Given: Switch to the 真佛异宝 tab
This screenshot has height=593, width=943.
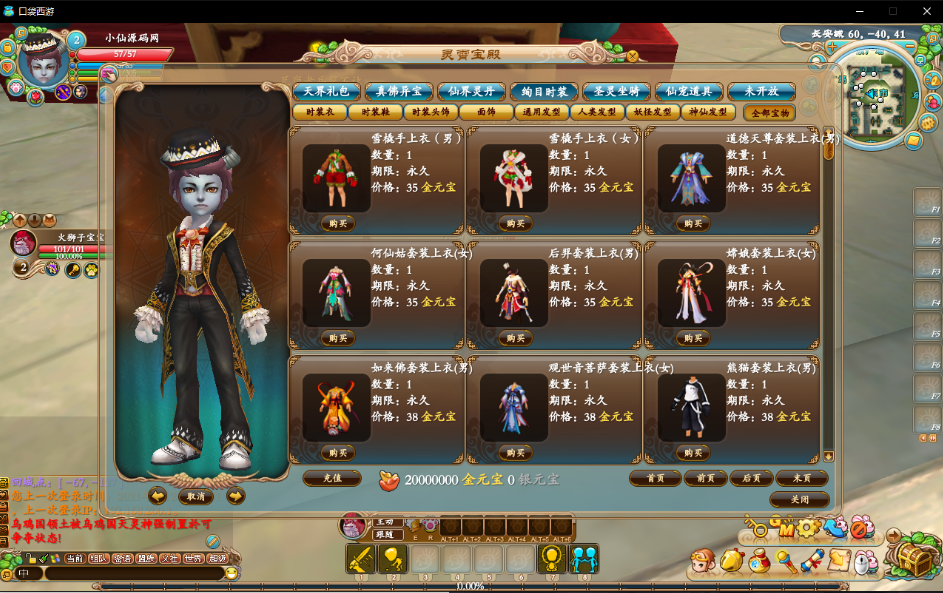Looking at the screenshot, I should [398, 91].
